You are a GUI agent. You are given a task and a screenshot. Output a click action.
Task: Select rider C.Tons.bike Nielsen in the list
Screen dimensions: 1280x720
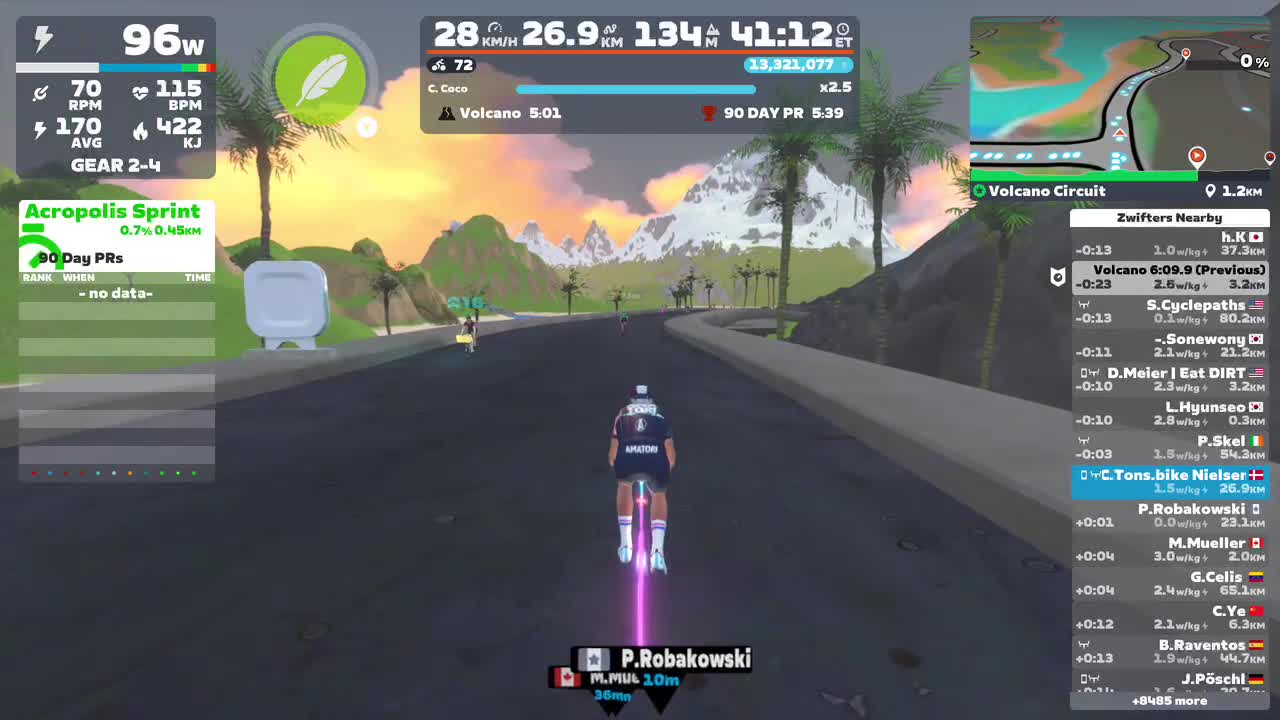coord(1170,481)
